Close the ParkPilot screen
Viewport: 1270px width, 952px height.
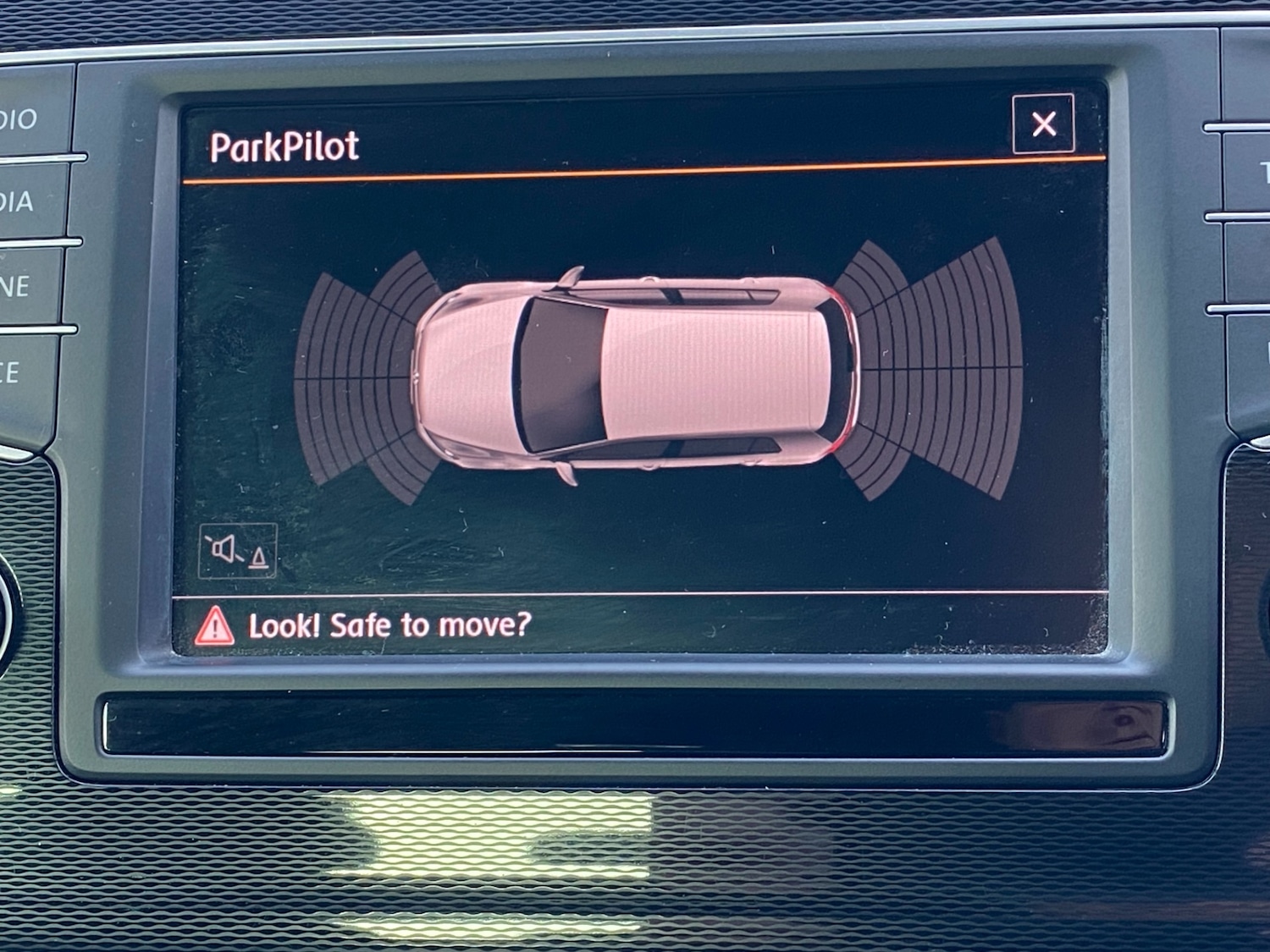click(1043, 124)
